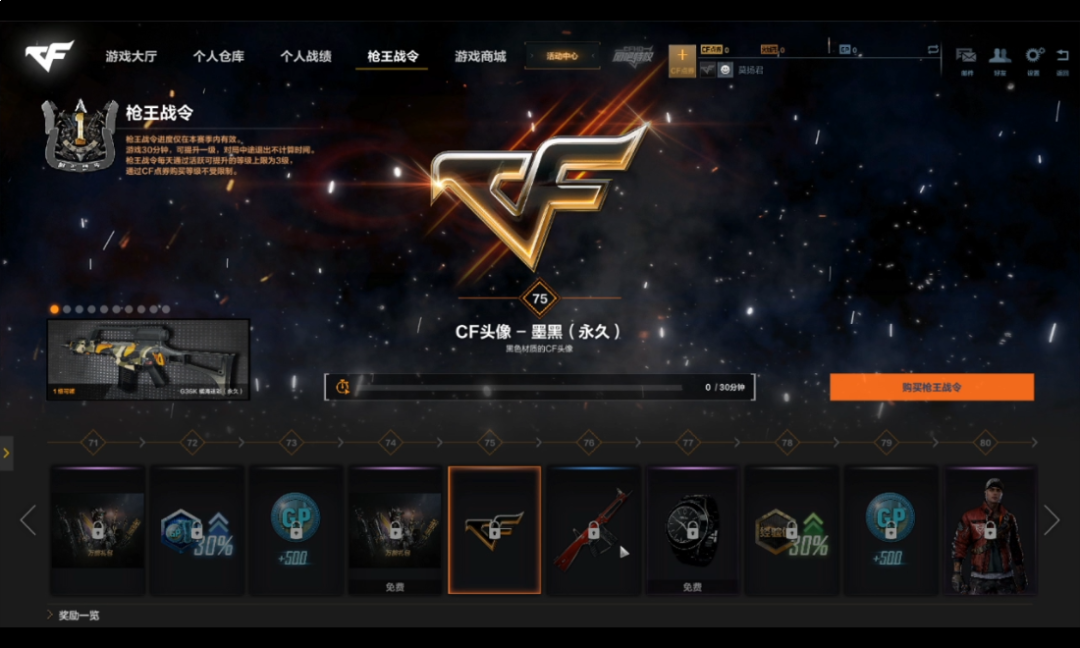Image resolution: width=1080 pixels, height=648 pixels.
Task: Open the 活动中心 event center
Action: tap(562, 57)
